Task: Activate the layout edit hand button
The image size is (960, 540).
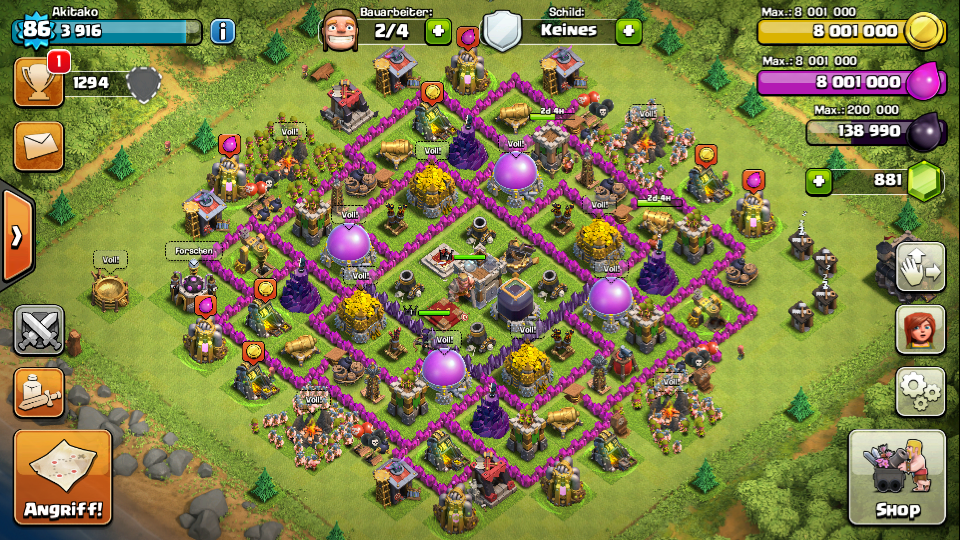Action: [920, 267]
